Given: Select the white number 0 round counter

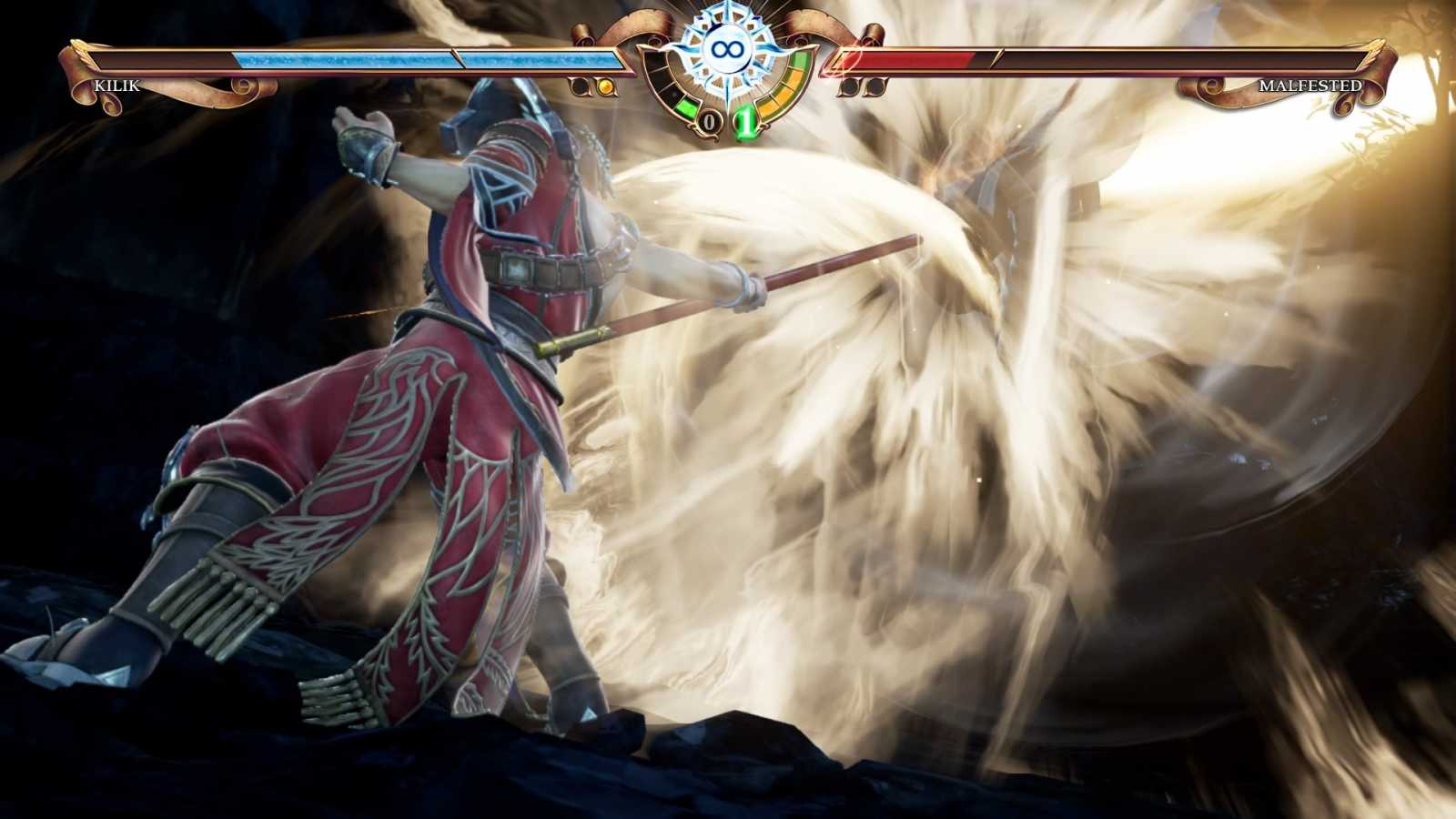Looking at the screenshot, I should [710, 119].
